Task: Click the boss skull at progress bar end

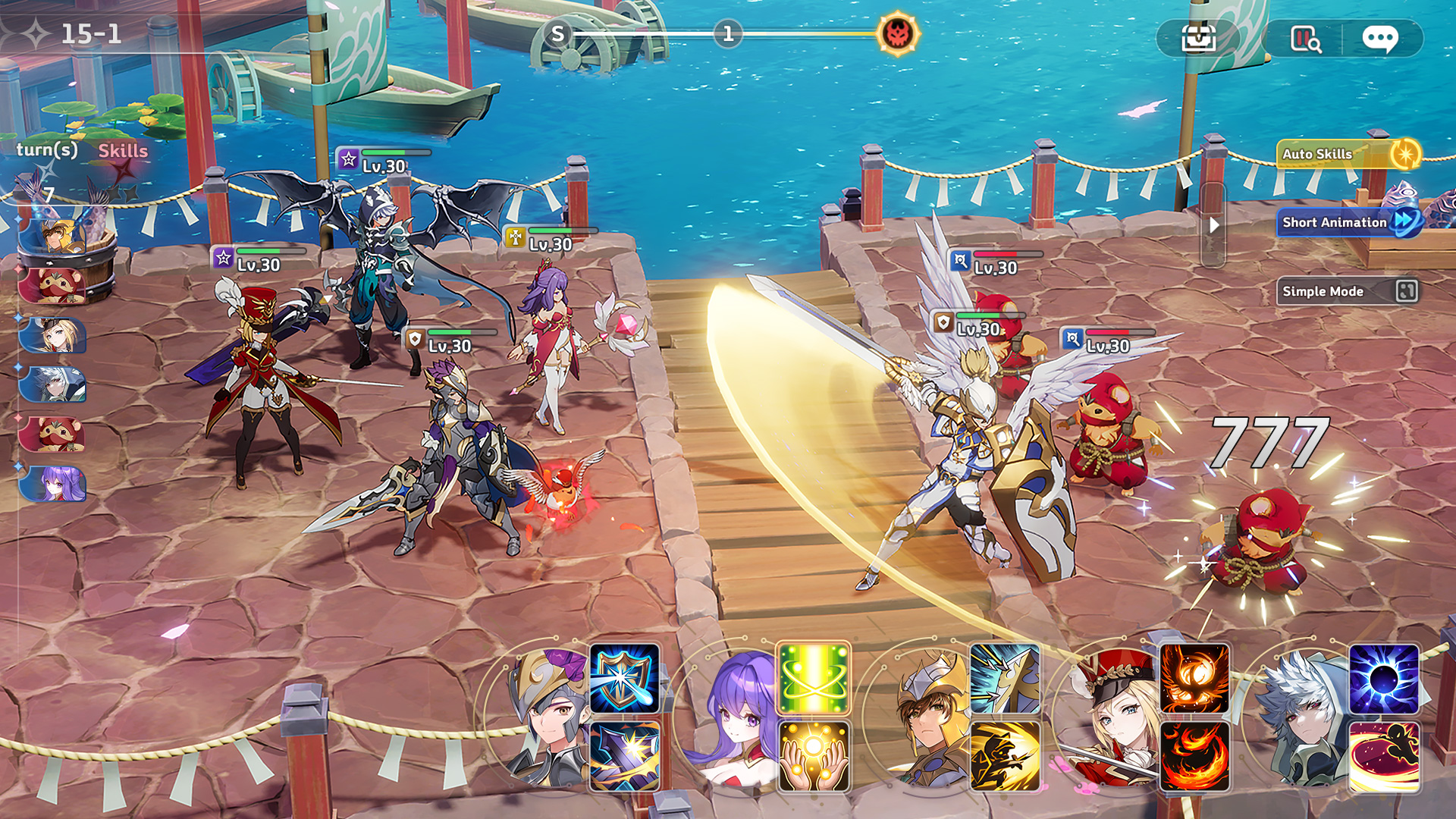Action: pyautogui.click(x=899, y=33)
